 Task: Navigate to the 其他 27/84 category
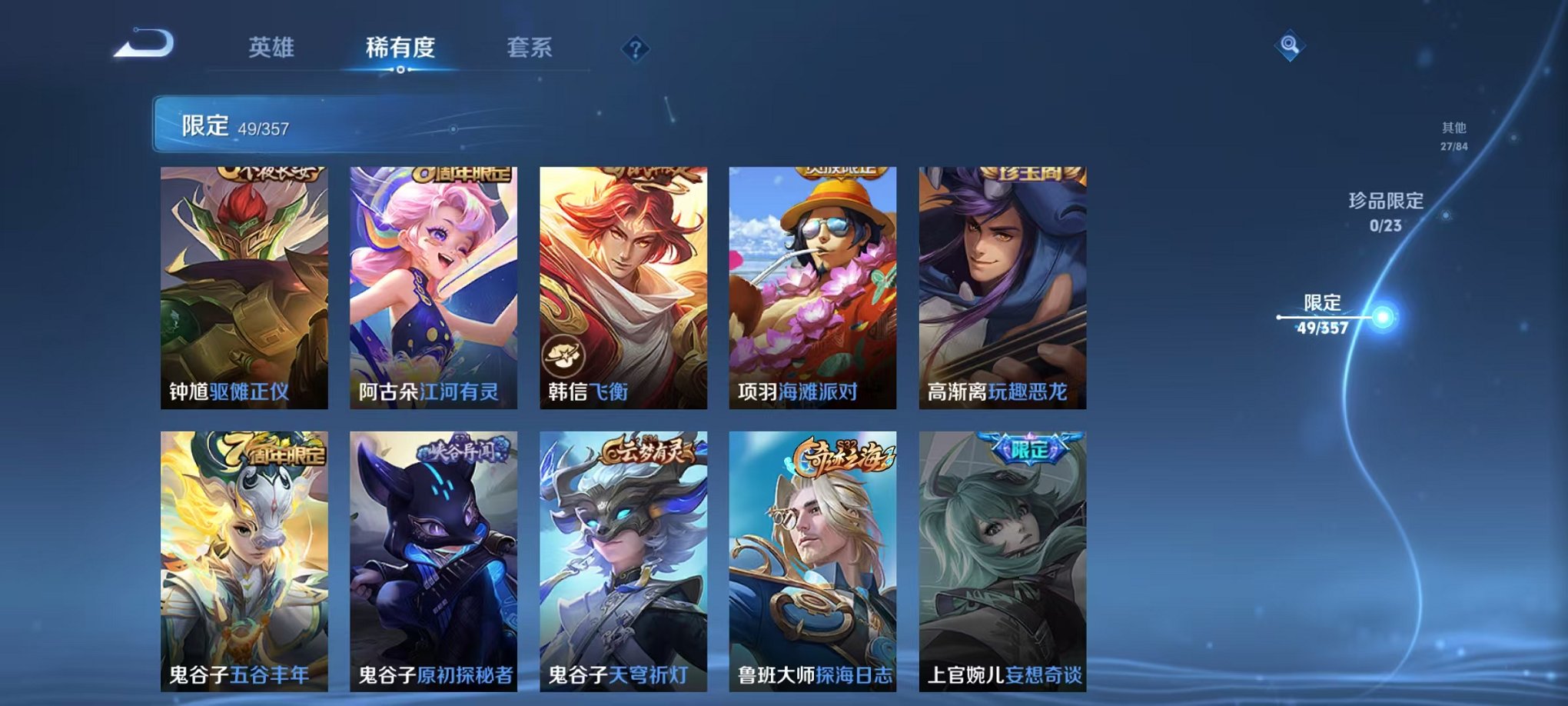coord(1453,137)
